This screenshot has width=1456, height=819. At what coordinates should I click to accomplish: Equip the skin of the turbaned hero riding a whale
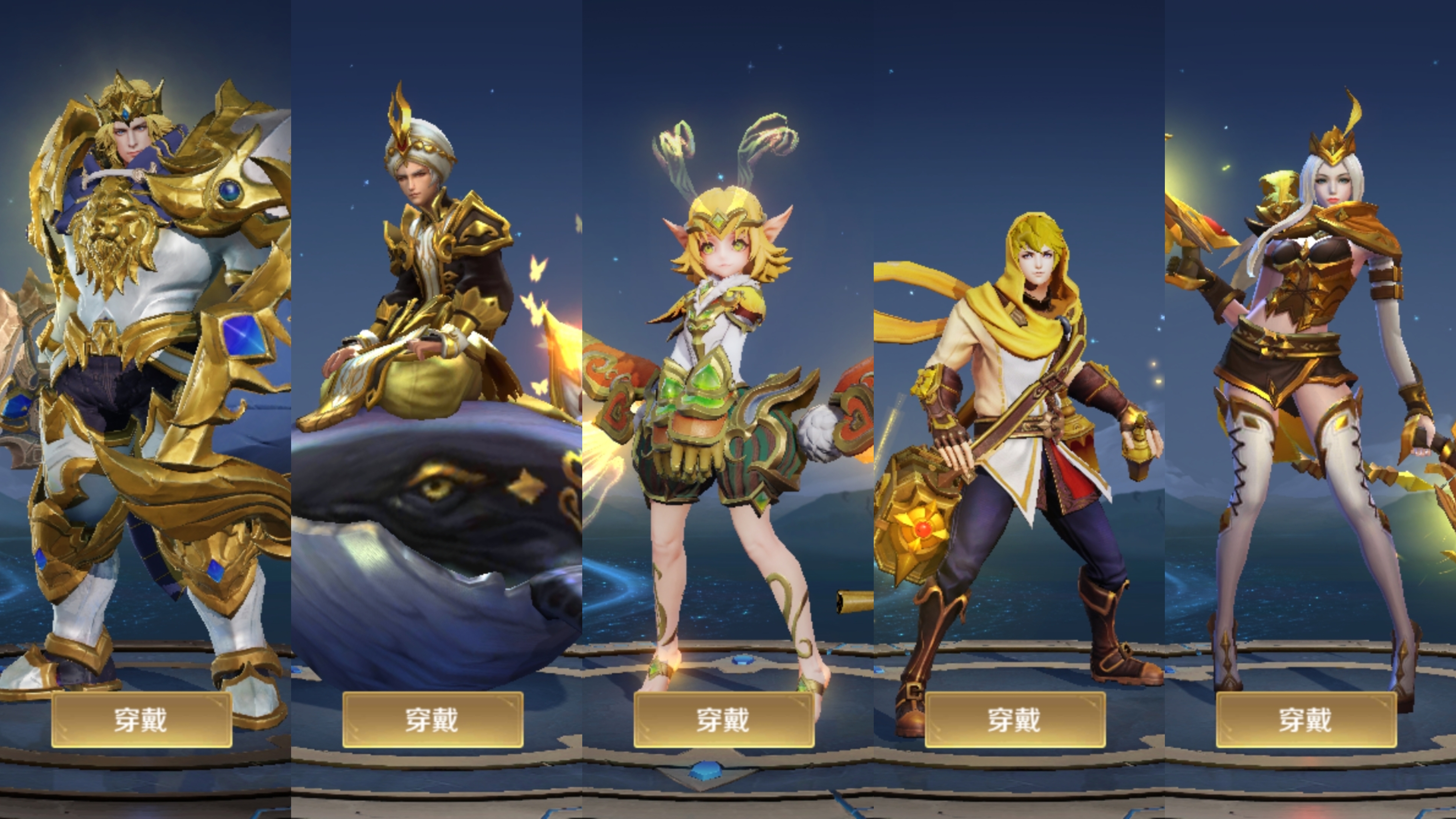click(x=432, y=719)
